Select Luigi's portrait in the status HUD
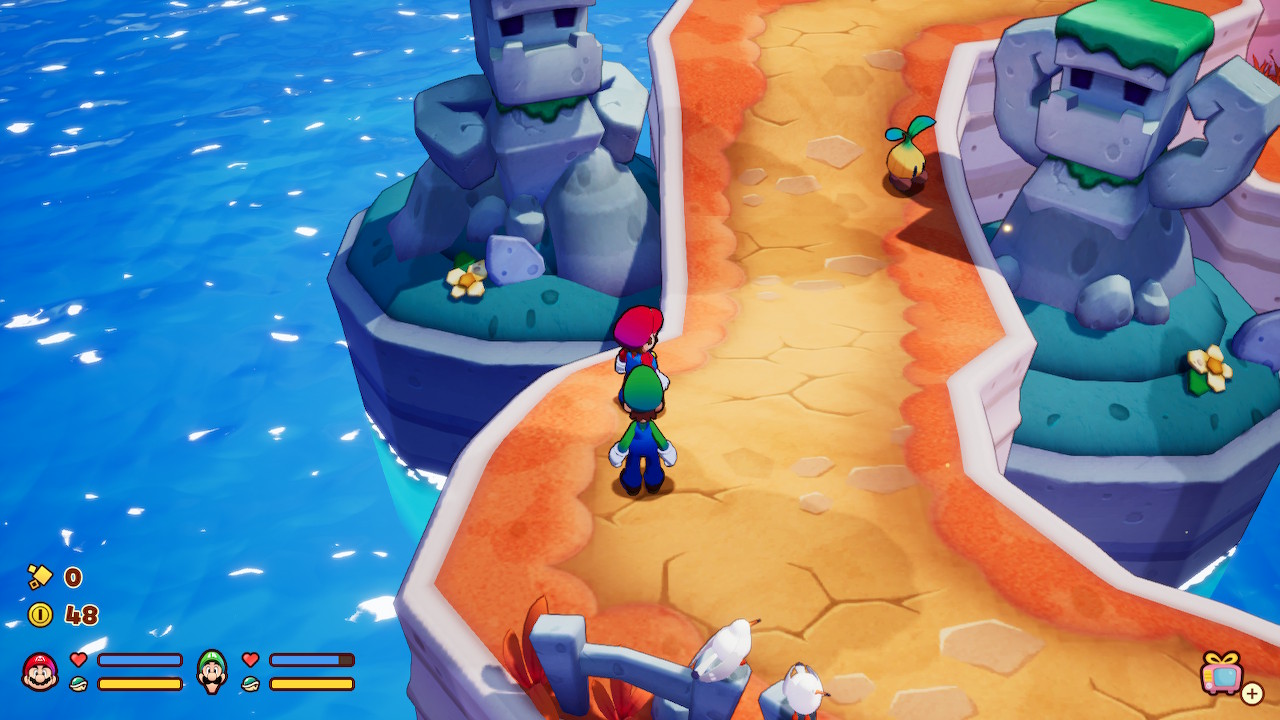This screenshot has width=1280, height=720. click(212, 671)
